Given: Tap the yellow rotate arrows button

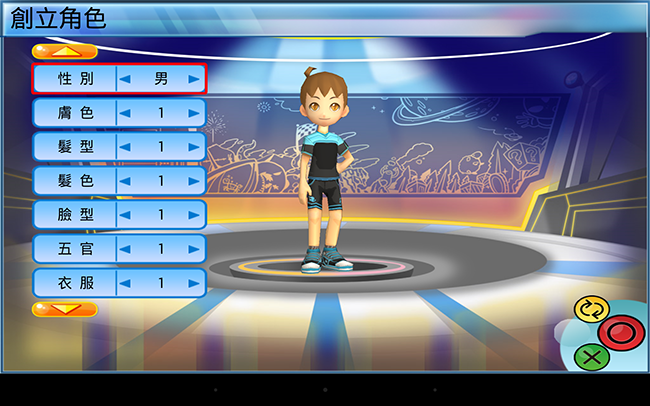Looking at the screenshot, I should tap(592, 310).
